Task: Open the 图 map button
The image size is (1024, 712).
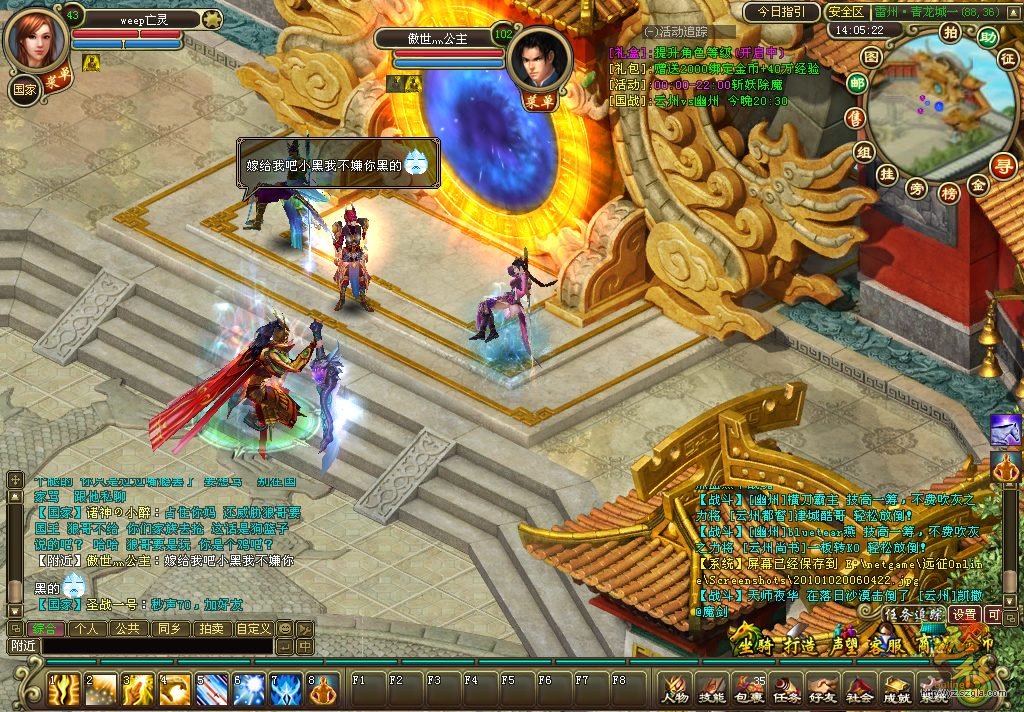Action: 872,57
